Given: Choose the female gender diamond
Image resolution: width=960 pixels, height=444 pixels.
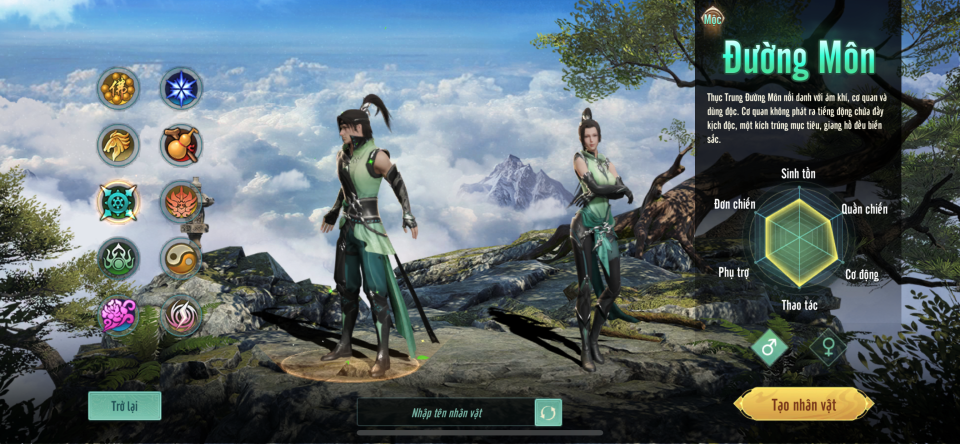Looking at the screenshot, I should click(828, 348).
